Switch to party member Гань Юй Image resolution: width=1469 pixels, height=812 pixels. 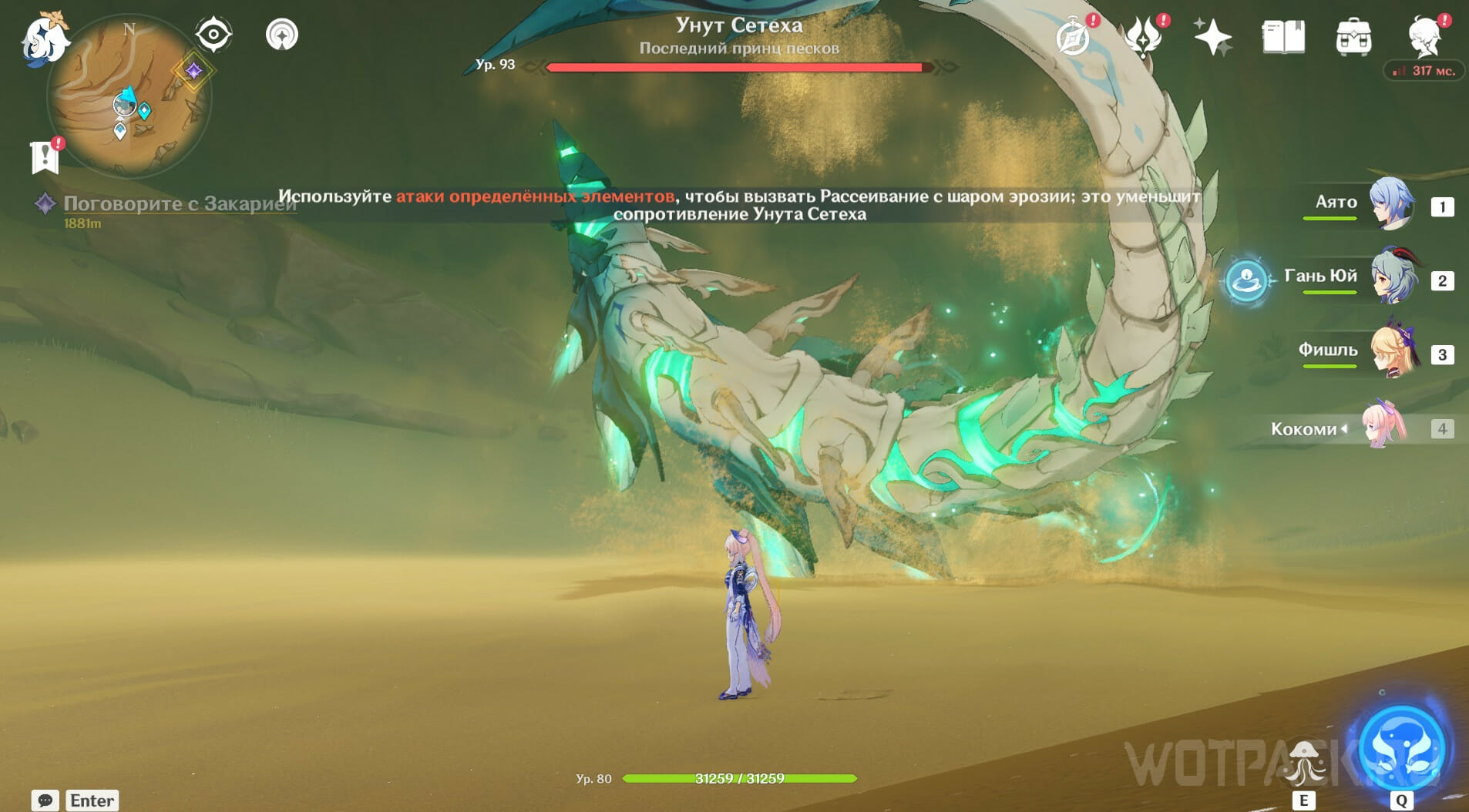1393,278
